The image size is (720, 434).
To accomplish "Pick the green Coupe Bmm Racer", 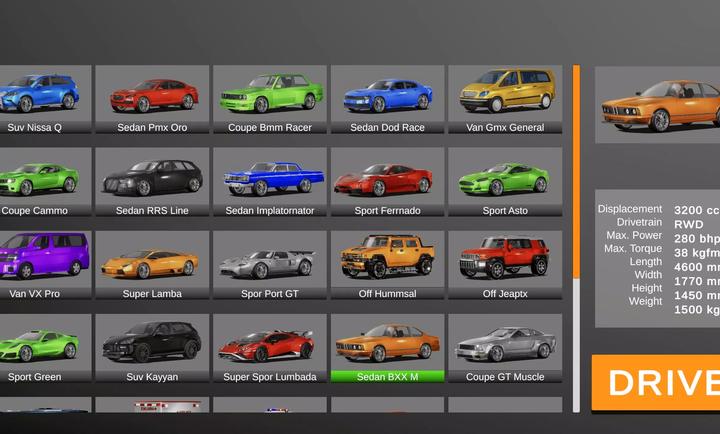I will point(269,98).
